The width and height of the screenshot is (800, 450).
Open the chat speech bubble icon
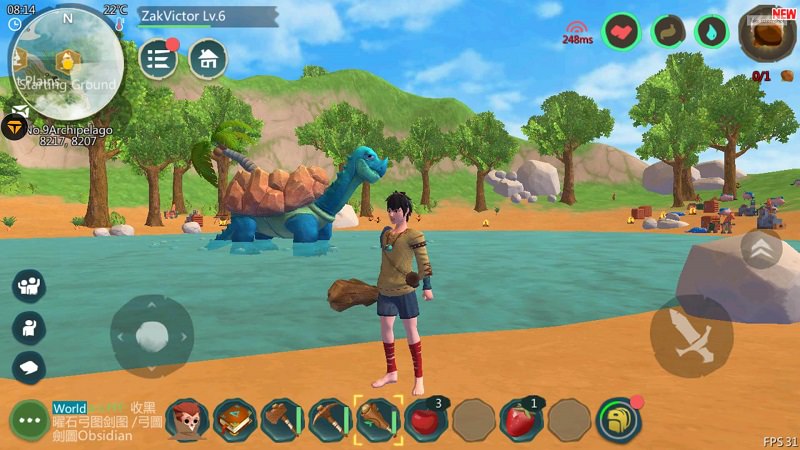[29, 367]
